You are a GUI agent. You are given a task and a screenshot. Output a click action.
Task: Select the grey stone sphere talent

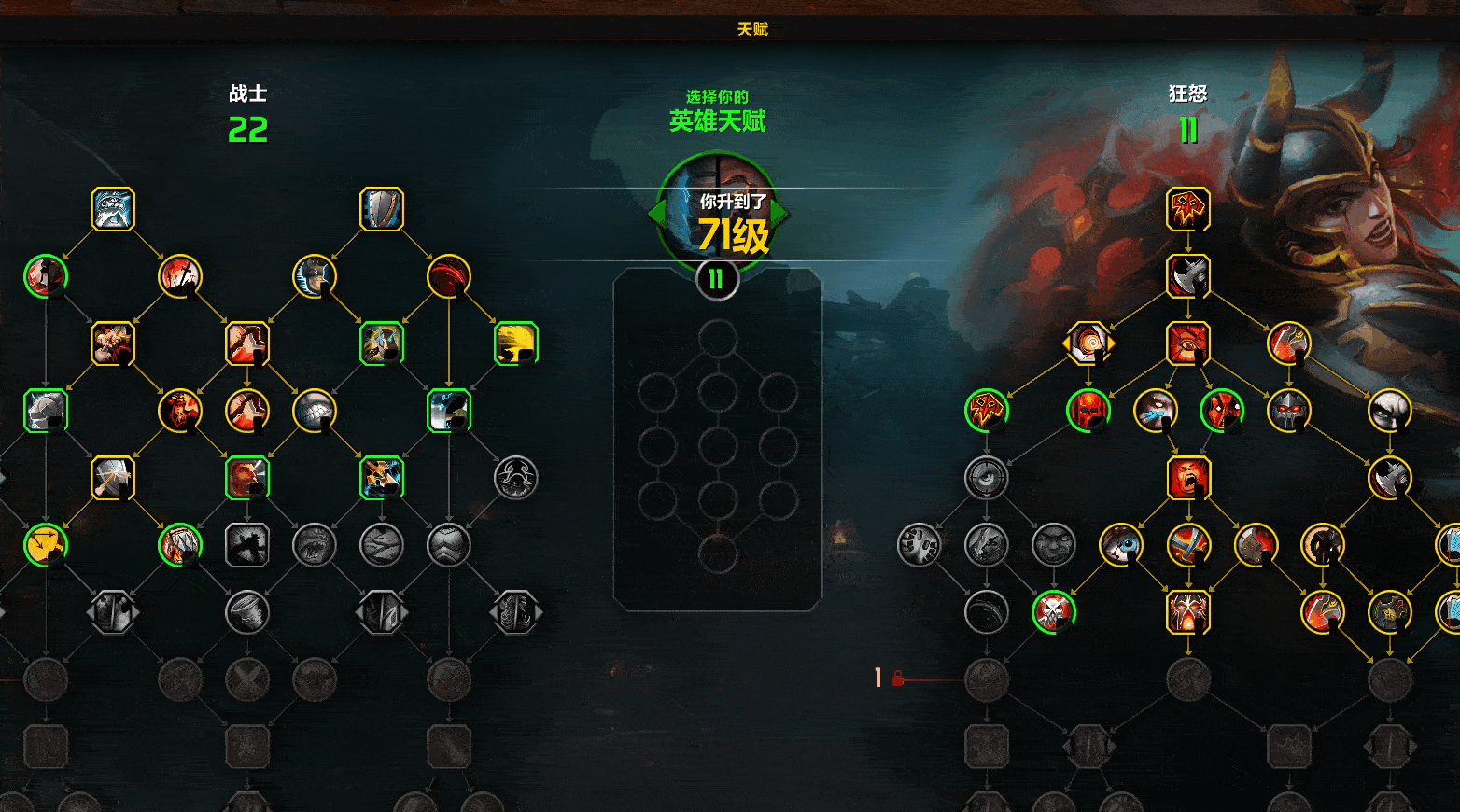click(x=315, y=411)
